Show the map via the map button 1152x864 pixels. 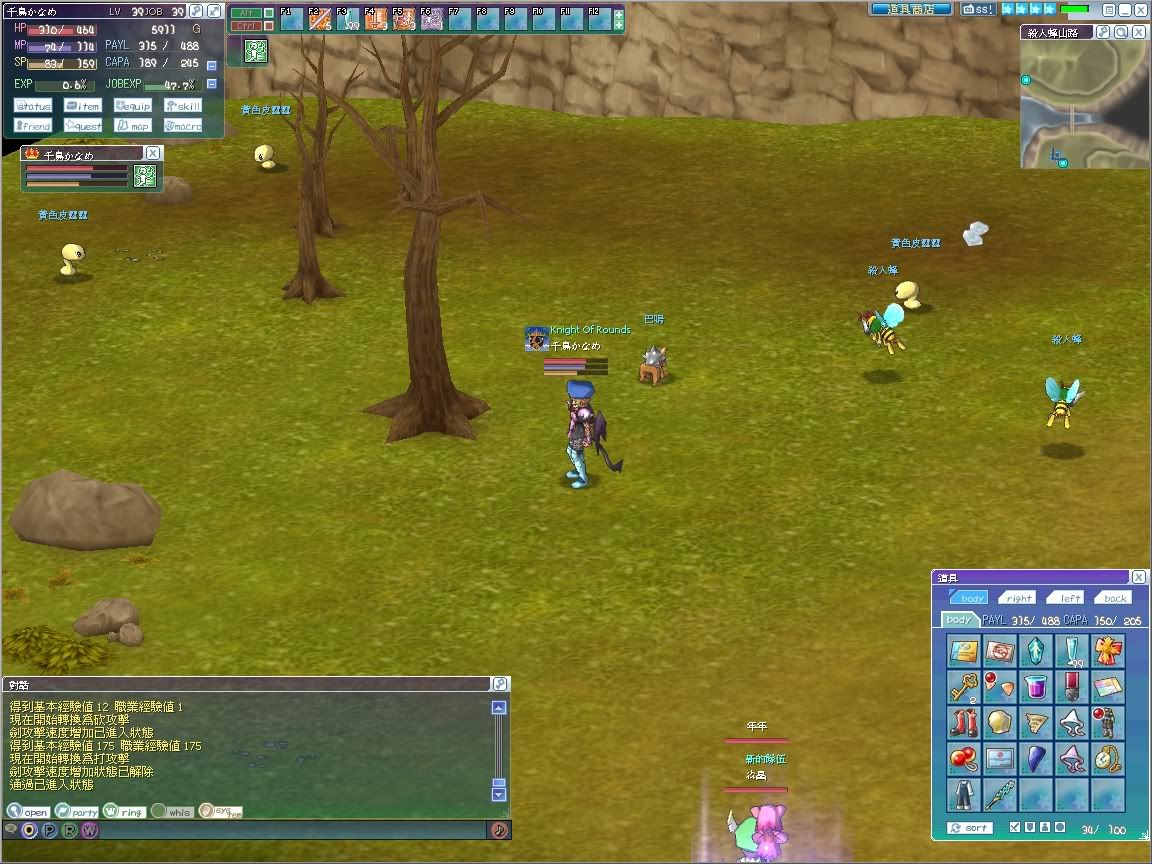click(x=133, y=126)
